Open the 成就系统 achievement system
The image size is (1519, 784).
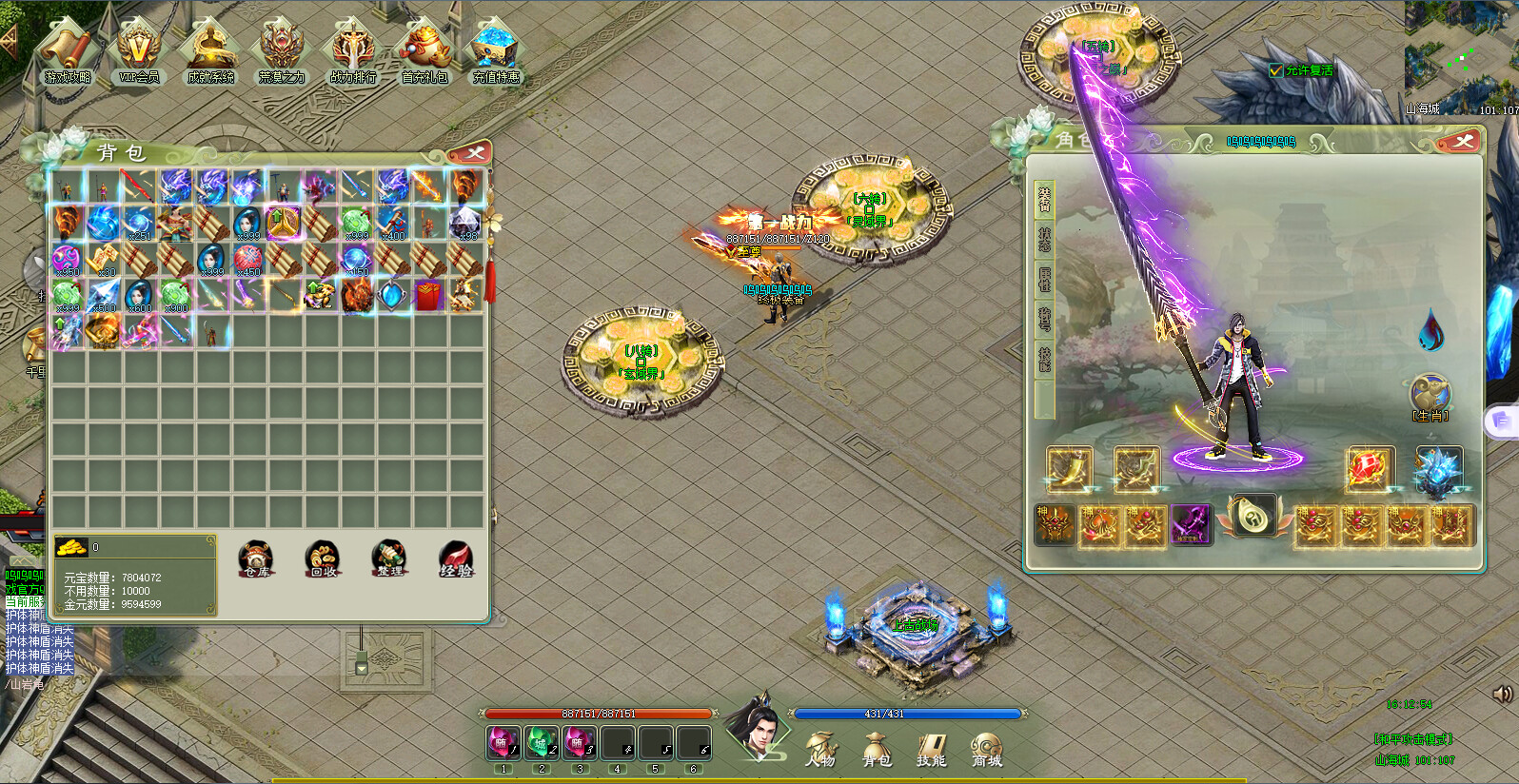pos(211,57)
